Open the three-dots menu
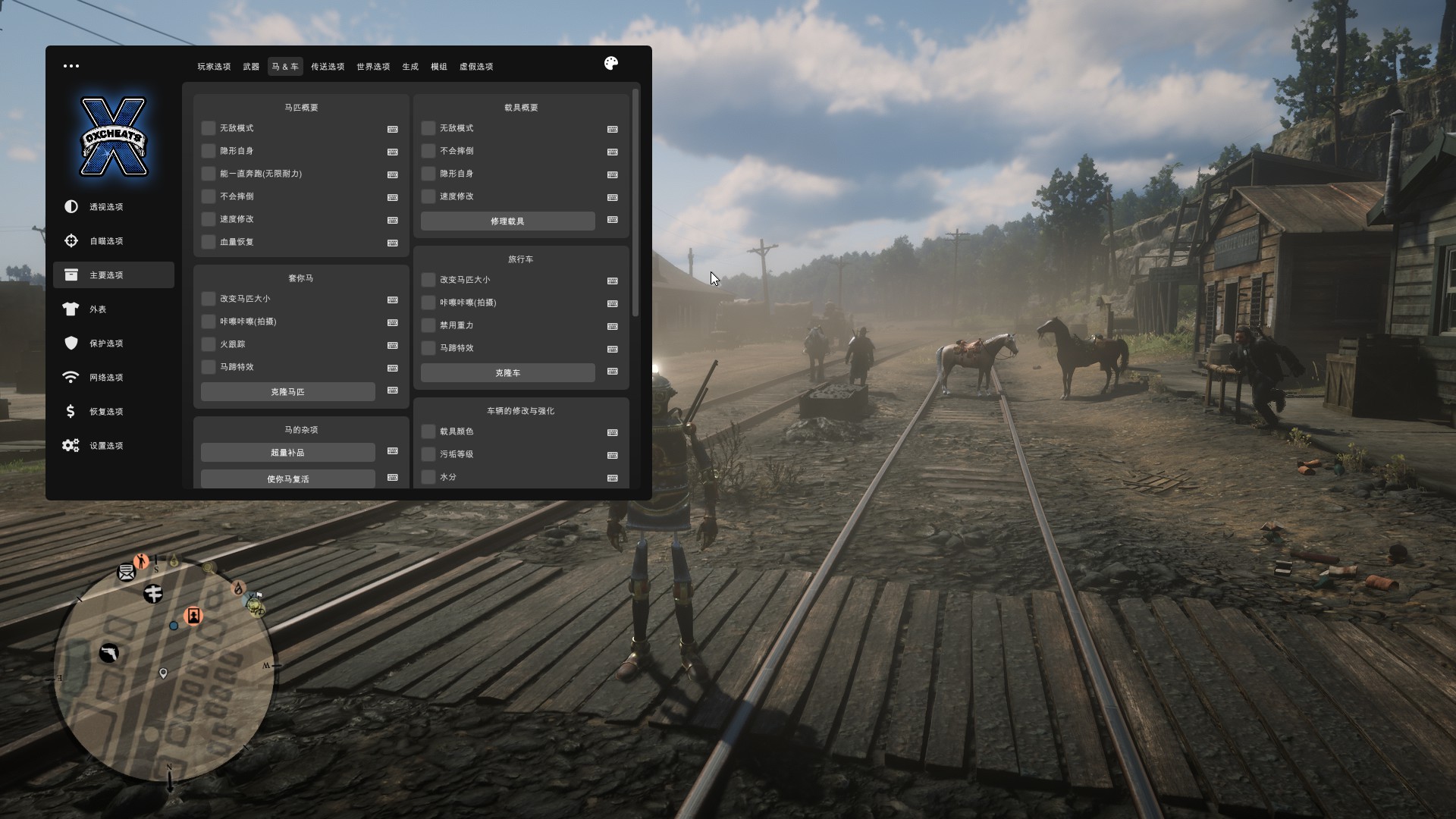Viewport: 1456px width, 819px height. (x=71, y=66)
